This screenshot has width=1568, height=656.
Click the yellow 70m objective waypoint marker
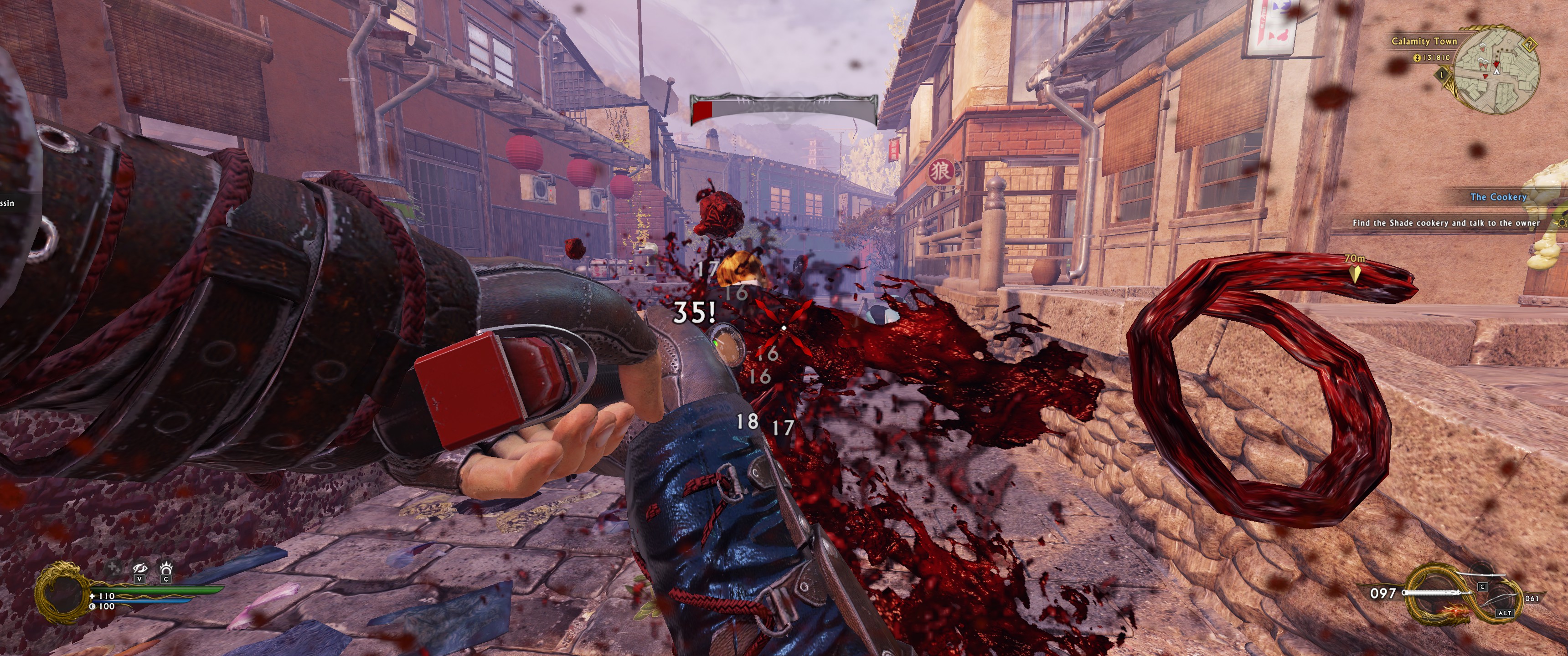1355,274
